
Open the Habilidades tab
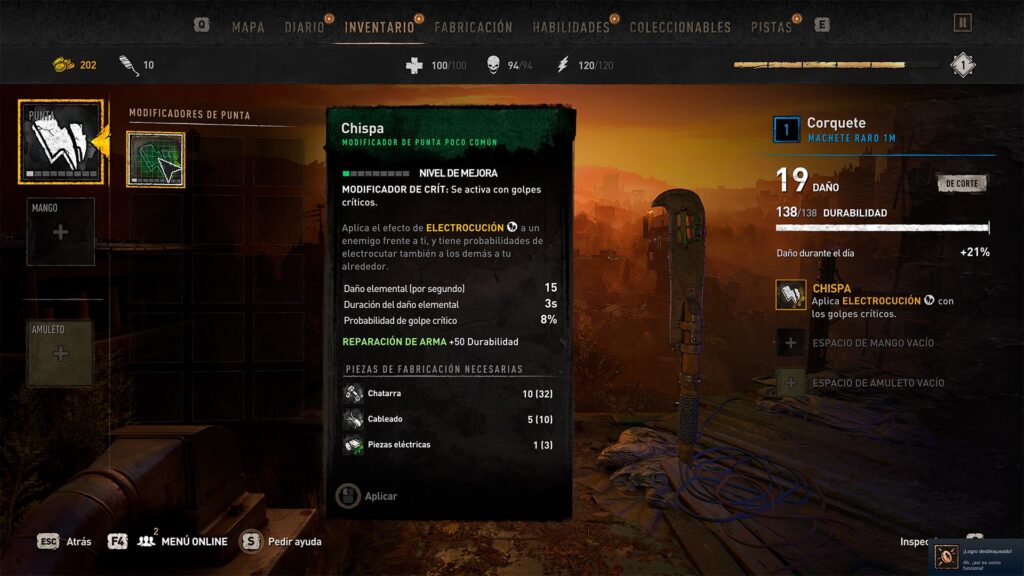pos(571,27)
